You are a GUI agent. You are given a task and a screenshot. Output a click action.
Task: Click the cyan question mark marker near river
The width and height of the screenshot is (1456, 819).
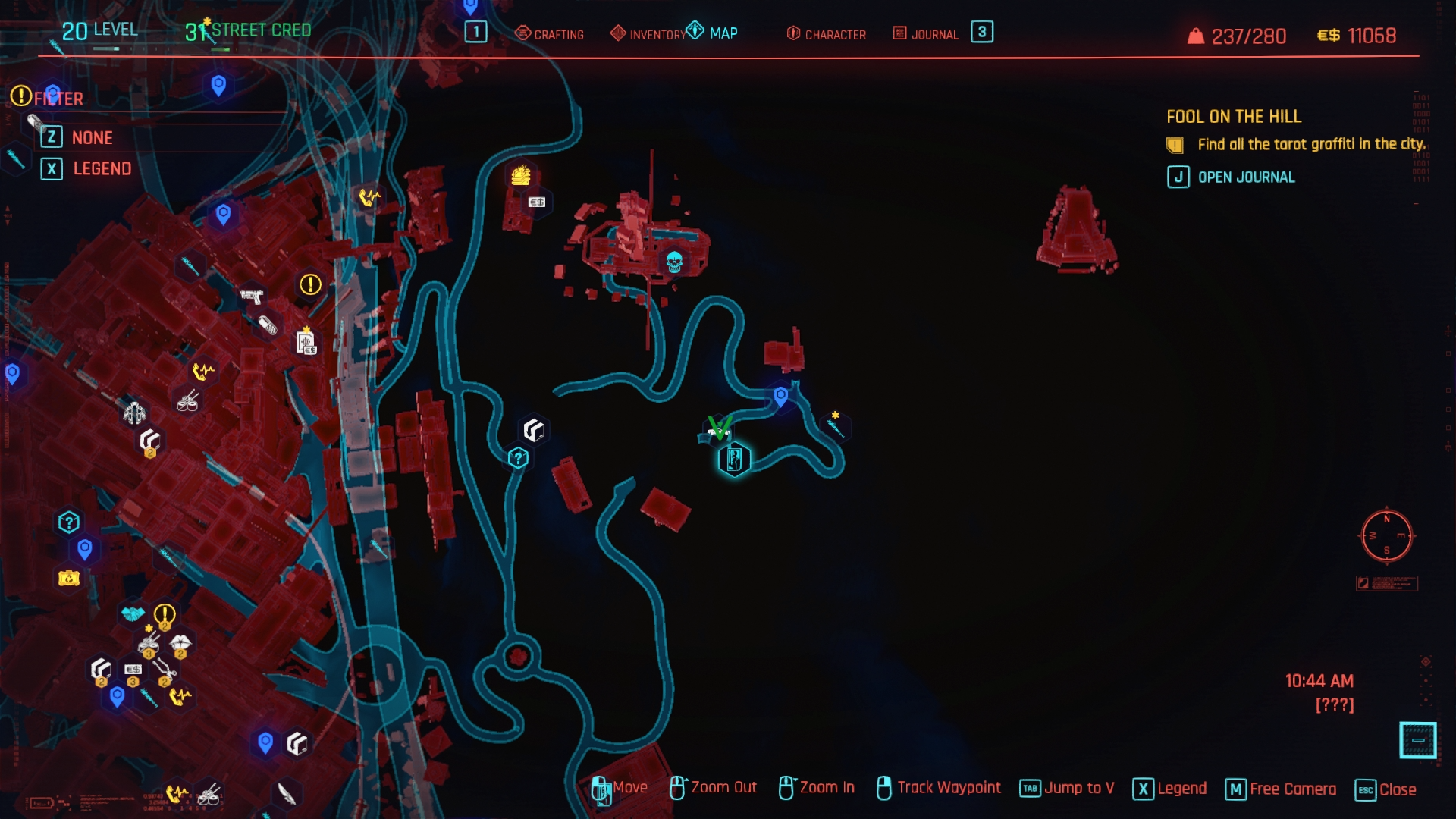pos(518,458)
